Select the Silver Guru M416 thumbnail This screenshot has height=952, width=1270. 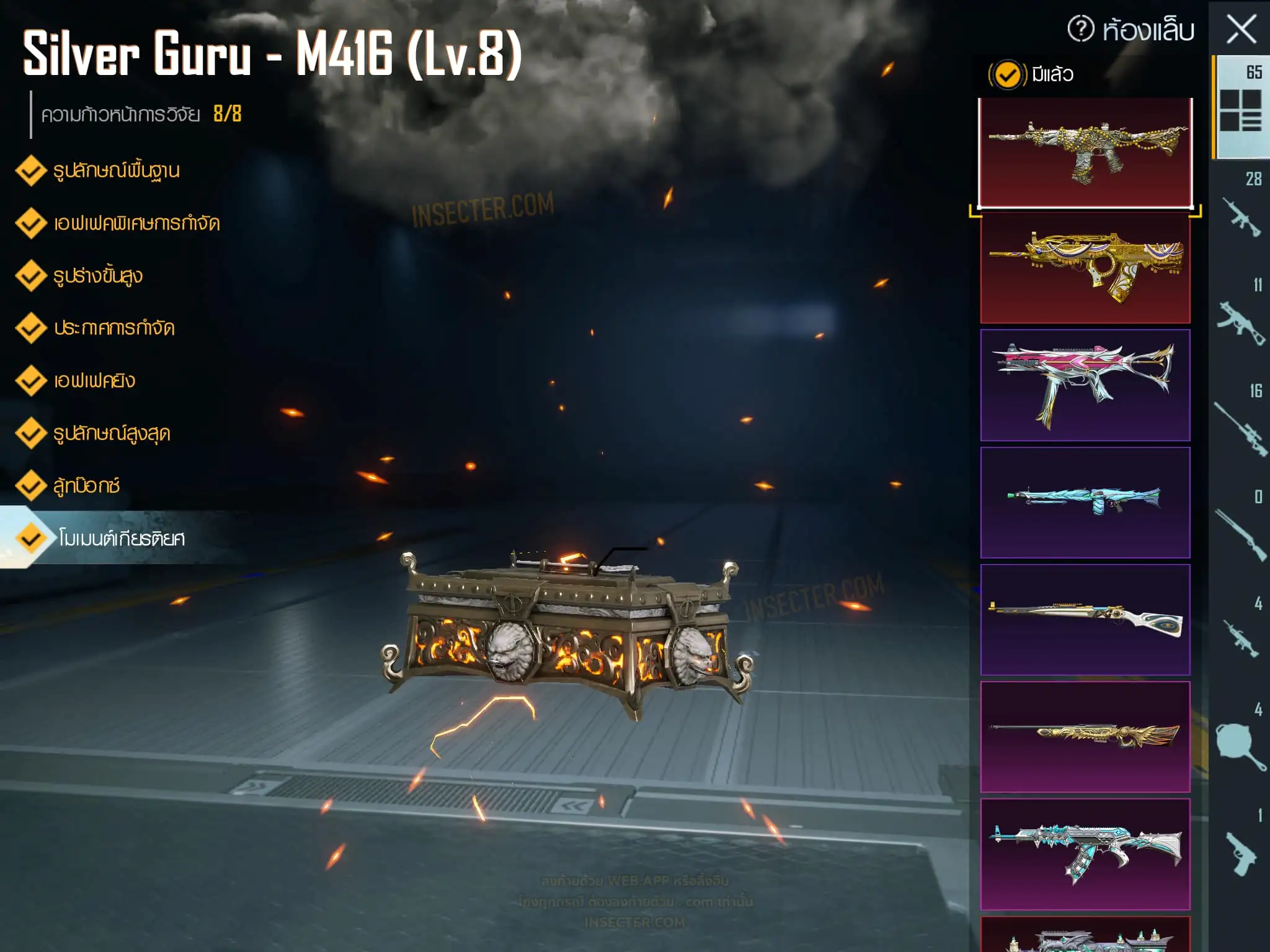pos(1085,152)
